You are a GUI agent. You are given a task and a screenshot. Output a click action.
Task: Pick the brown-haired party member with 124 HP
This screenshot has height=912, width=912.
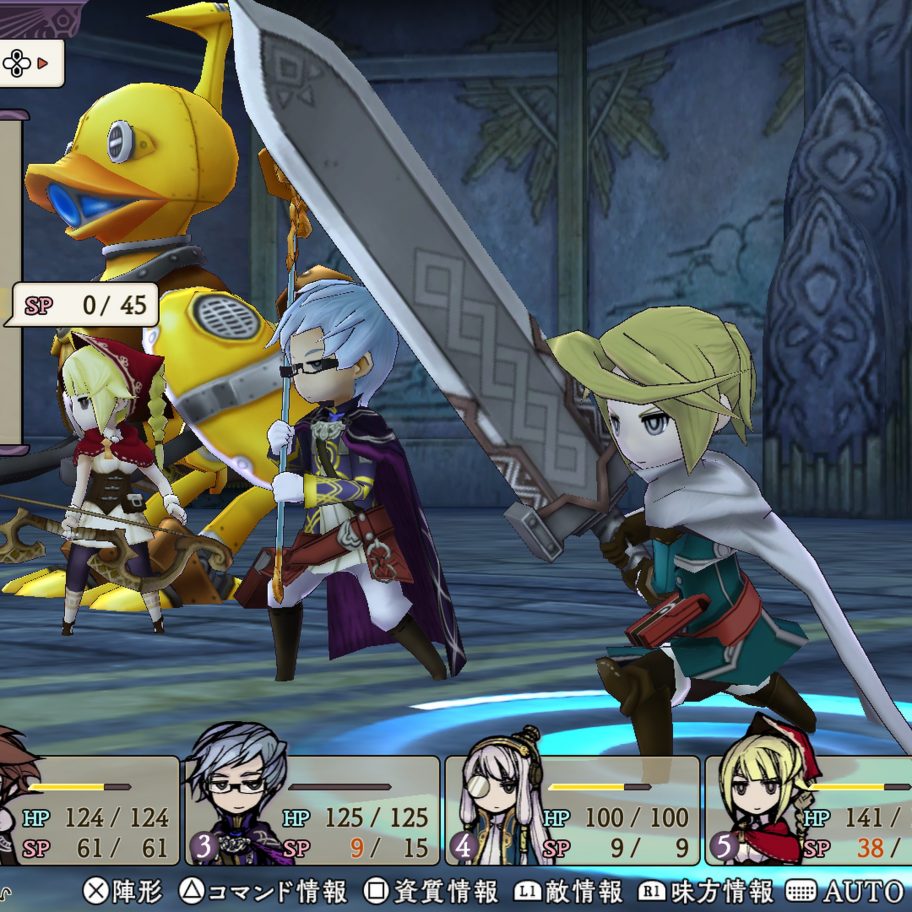pos(88,810)
